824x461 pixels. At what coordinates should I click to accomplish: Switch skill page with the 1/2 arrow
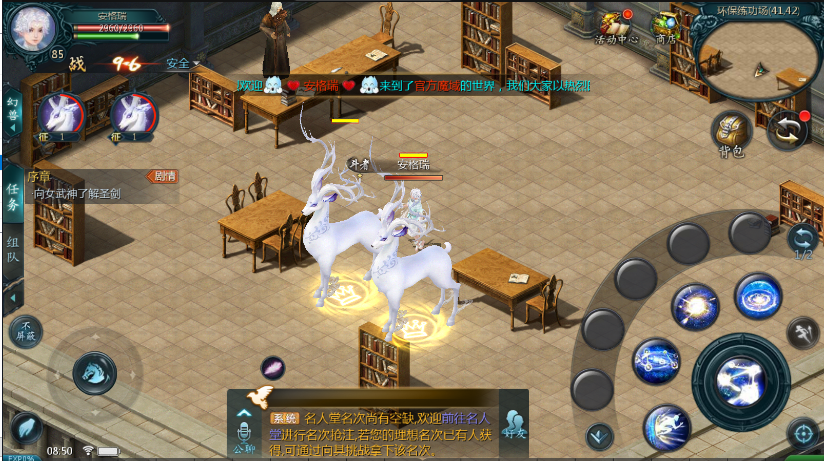(801, 240)
